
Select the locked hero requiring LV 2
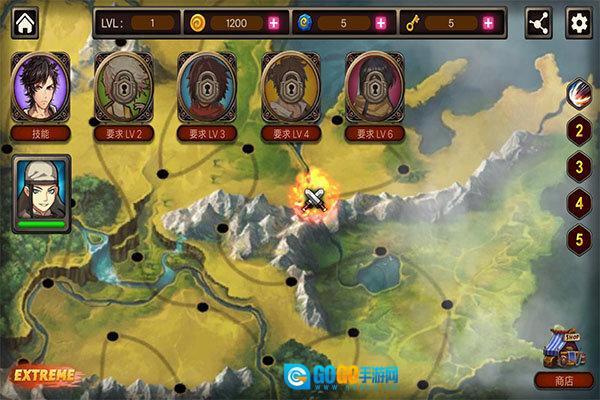point(125,86)
